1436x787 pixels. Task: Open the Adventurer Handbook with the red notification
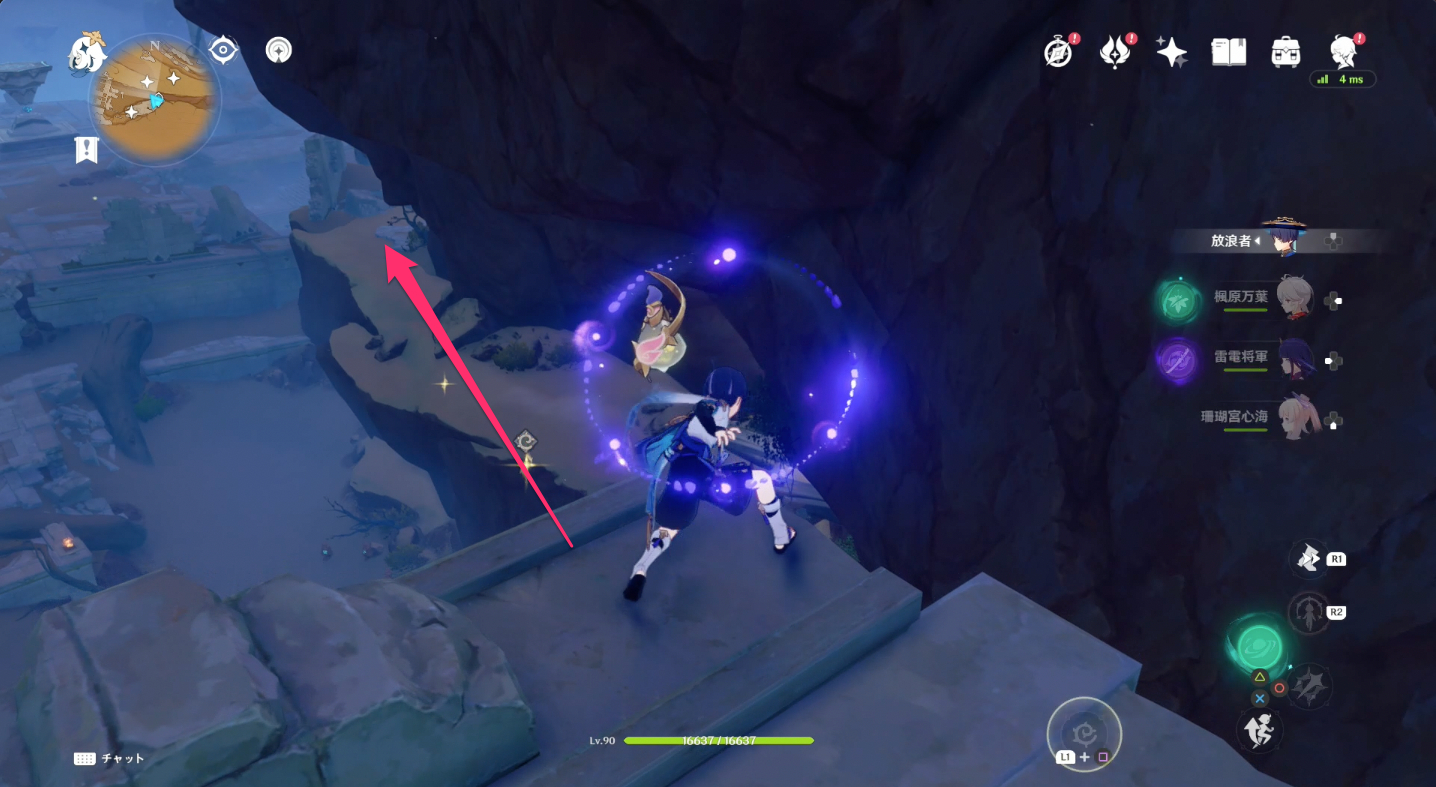click(x=1058, y=51)
